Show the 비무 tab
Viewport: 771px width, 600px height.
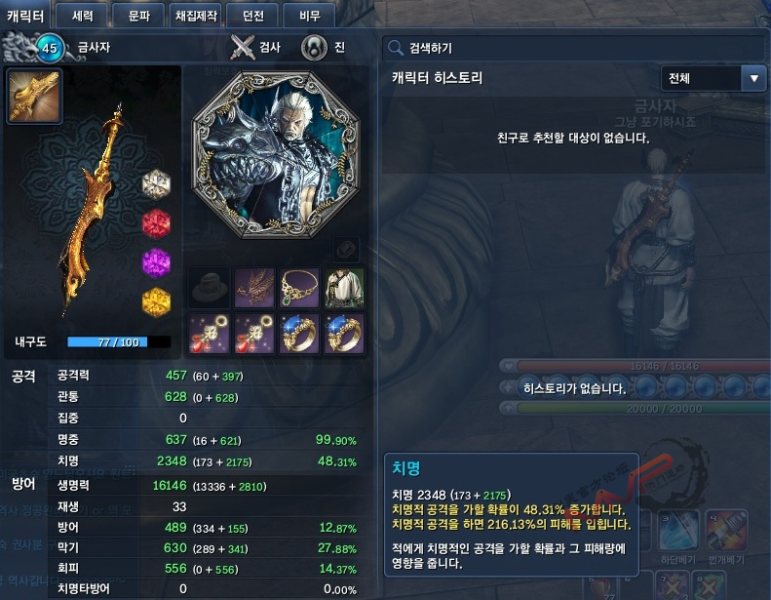point(309,15)
